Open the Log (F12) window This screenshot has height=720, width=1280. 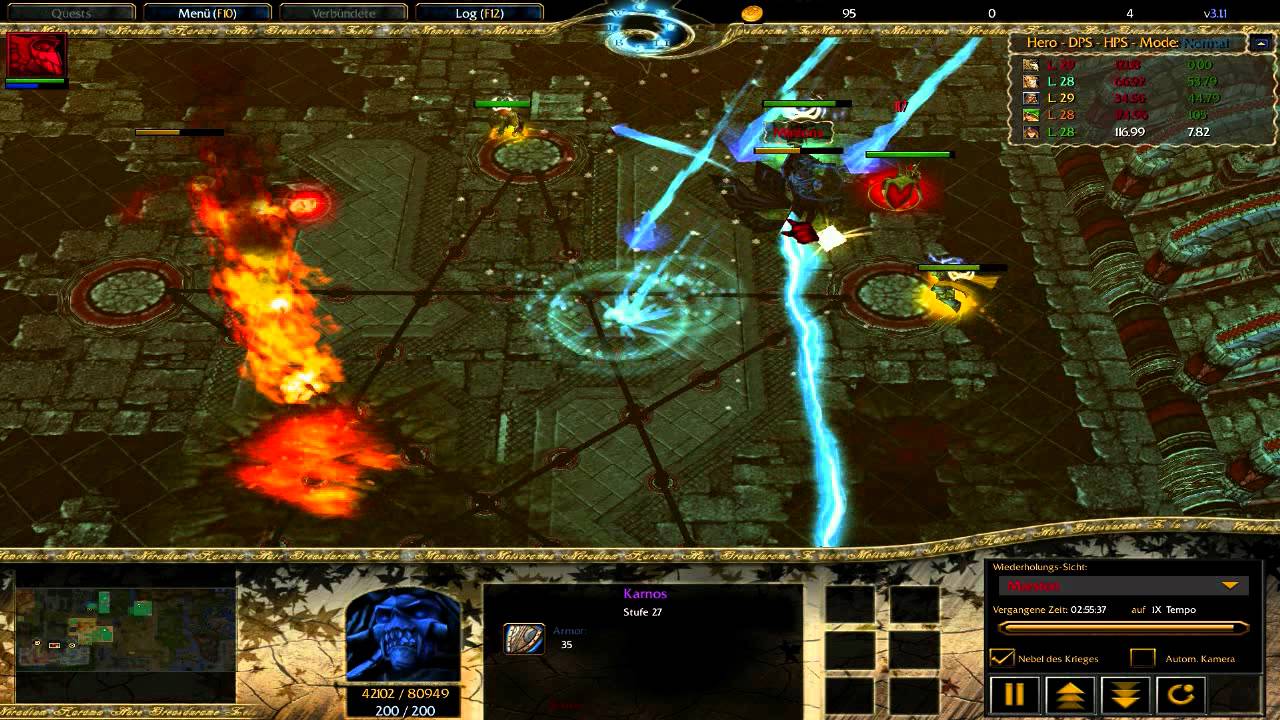[x=480, y=13]
